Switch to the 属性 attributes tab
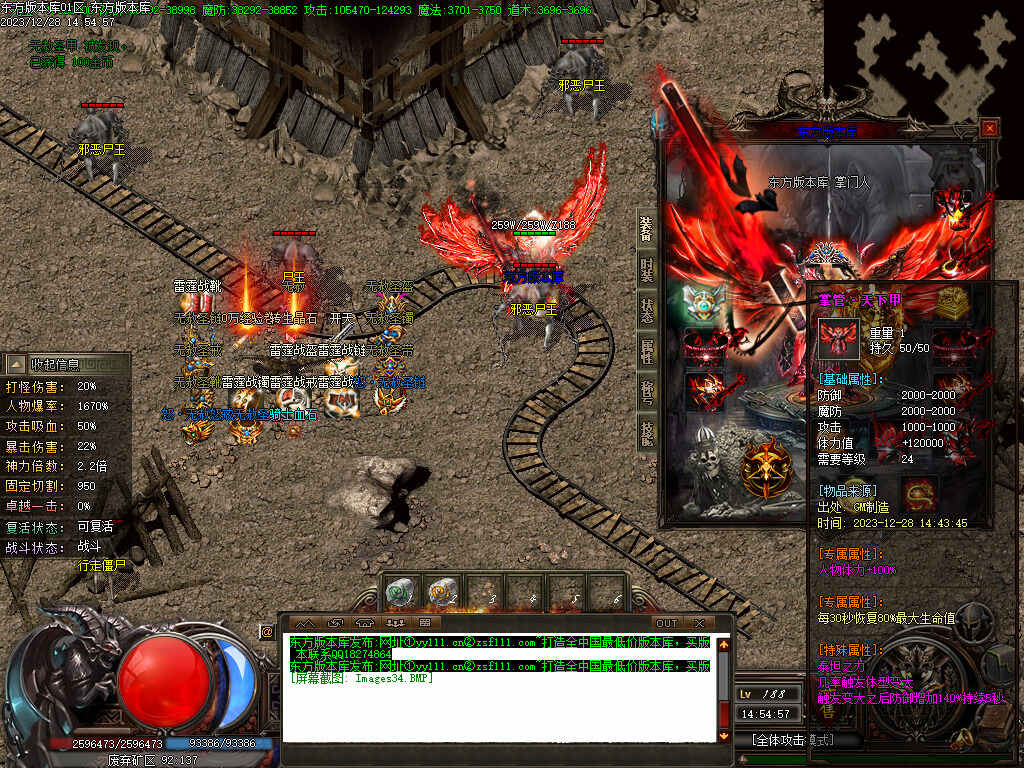The width and height of the screenshot is (1024, 768). click(647, 350)
